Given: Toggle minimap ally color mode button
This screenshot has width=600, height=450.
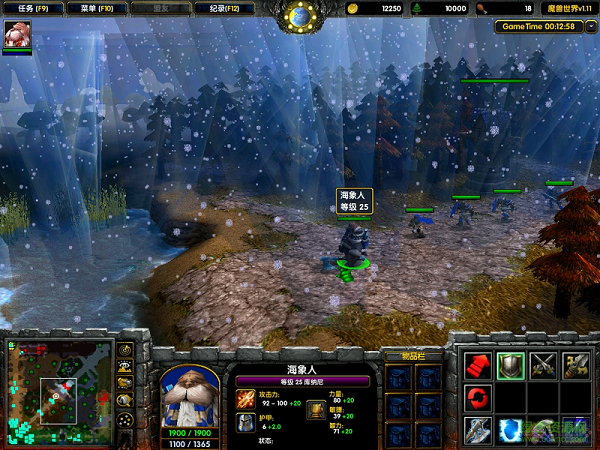Looking at the screenshot, I should point(126,383).
